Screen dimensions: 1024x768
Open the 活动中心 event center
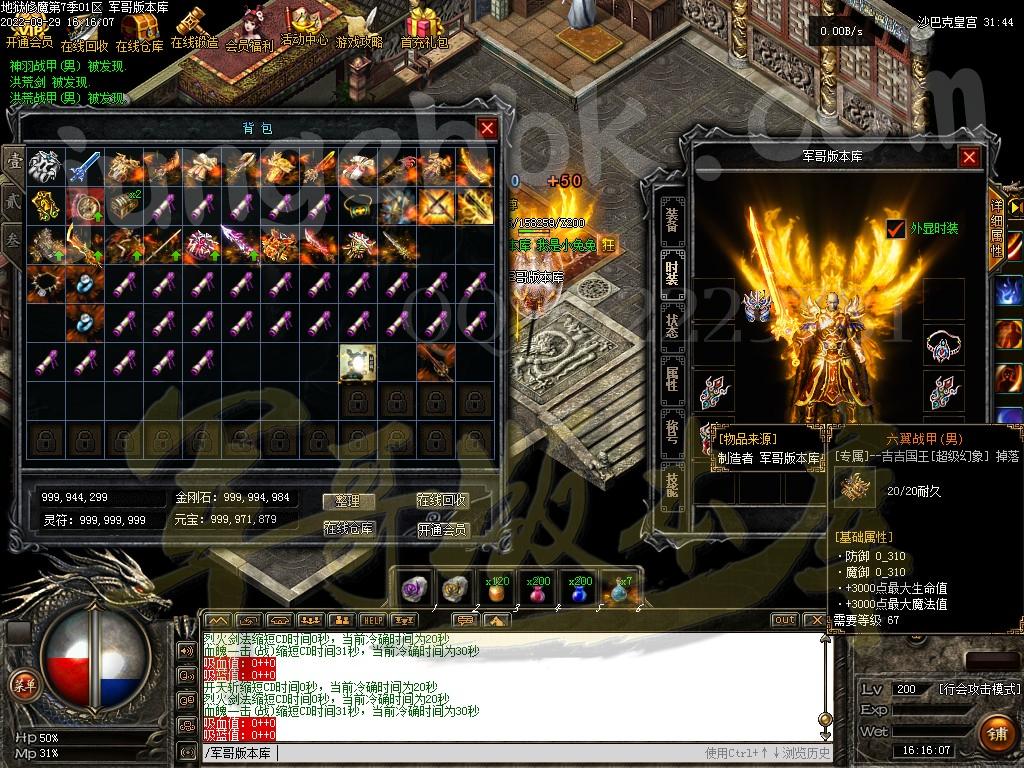303,28
